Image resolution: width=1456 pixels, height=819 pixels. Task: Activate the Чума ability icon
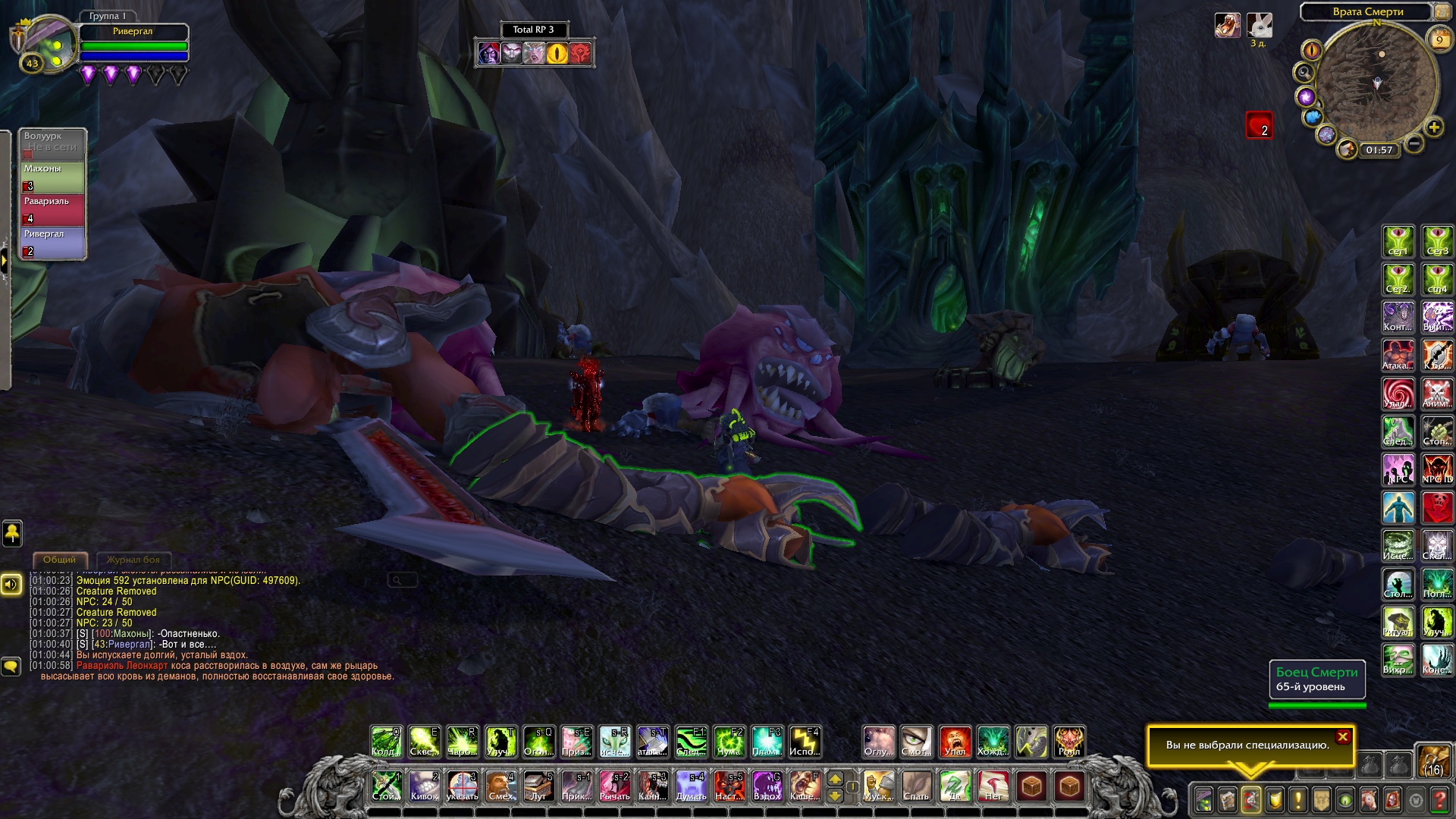pyautogui.click(x=729, y=742)
